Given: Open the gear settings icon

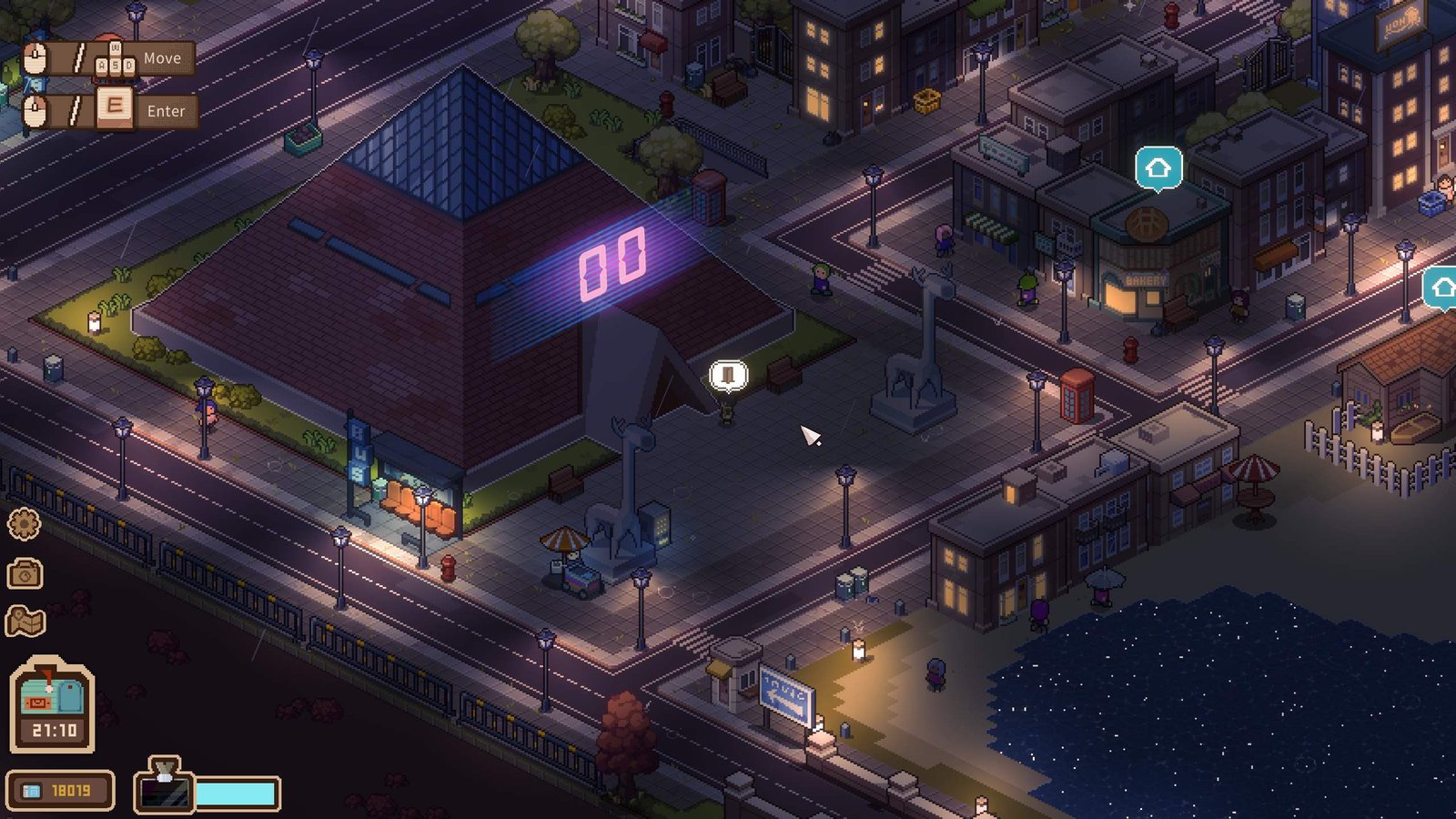Looking at the screenshot, I should (25, 524).
